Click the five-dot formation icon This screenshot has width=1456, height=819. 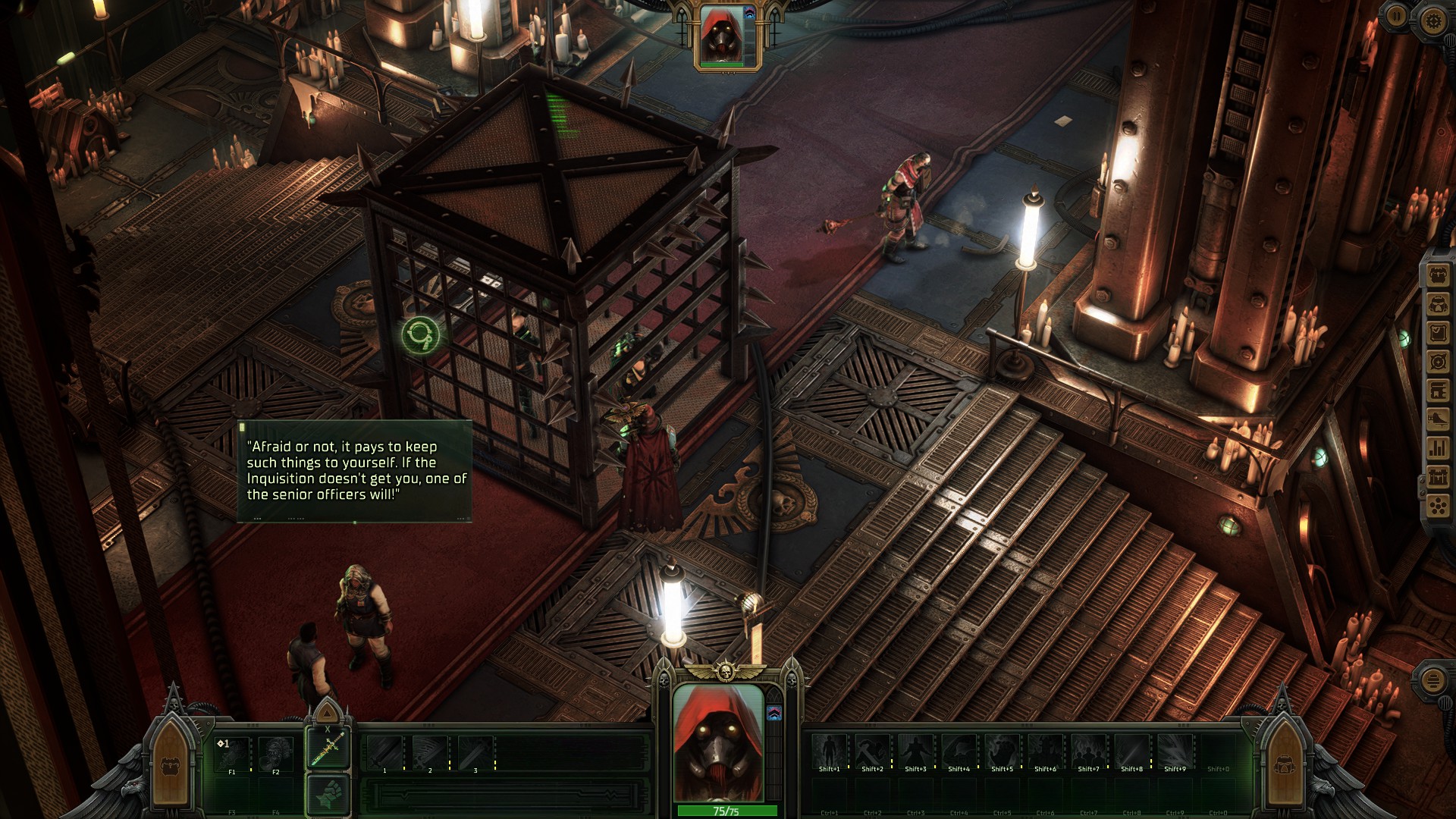click(1438, 506)
